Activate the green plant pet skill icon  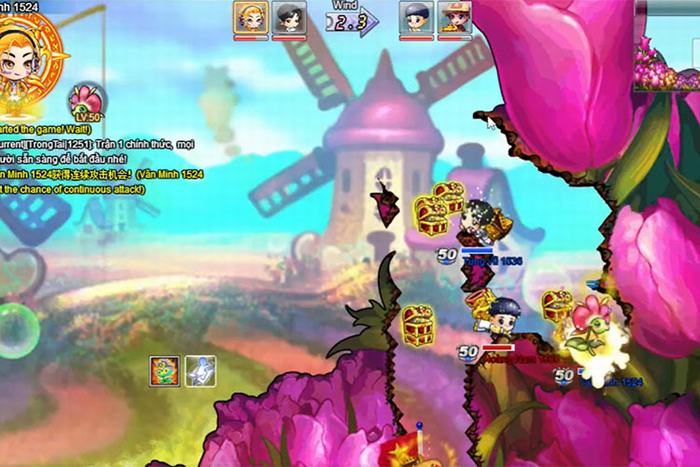pos(165,370)
